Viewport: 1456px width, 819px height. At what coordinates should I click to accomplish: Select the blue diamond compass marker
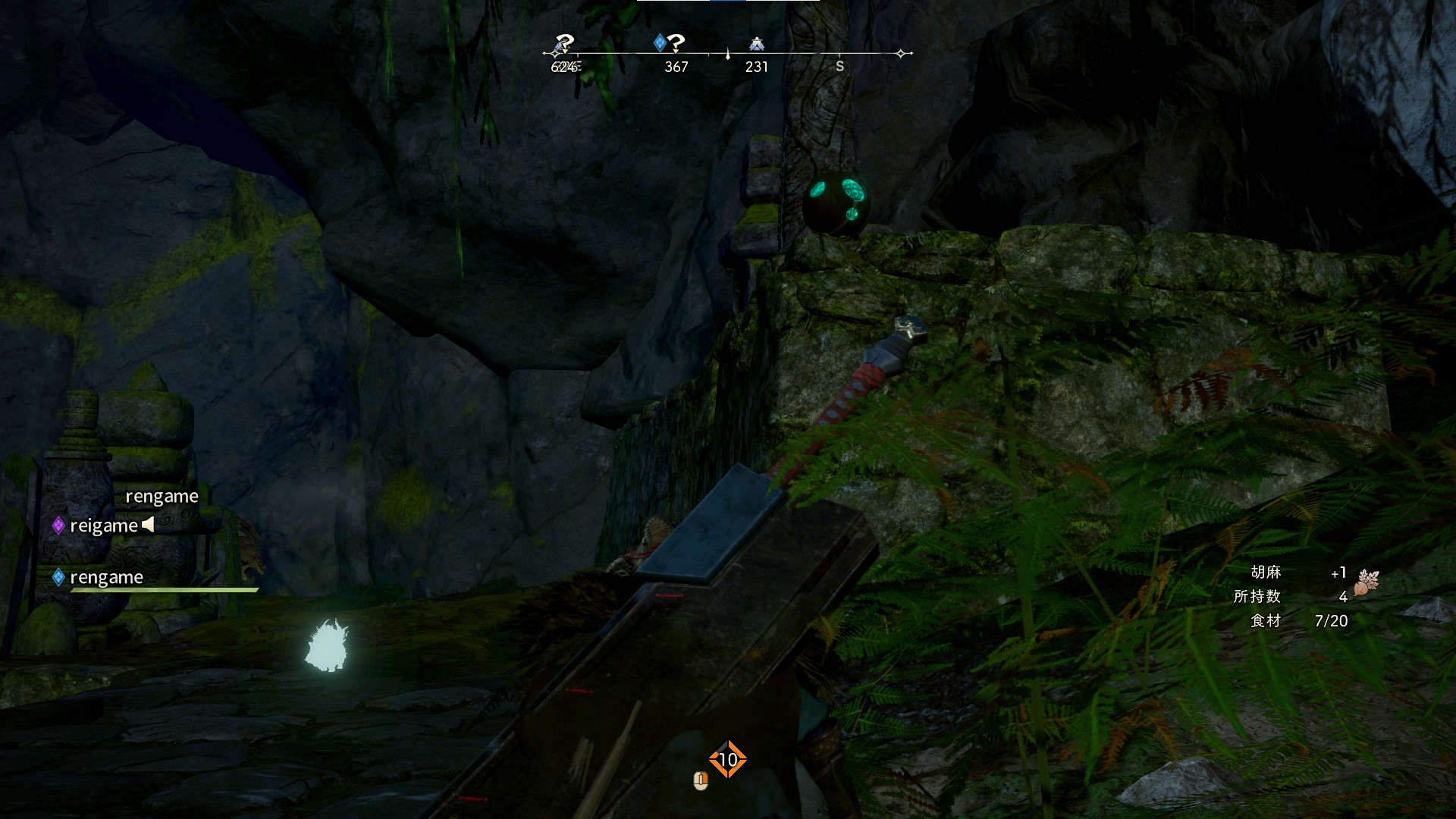[x=660, y=42]
